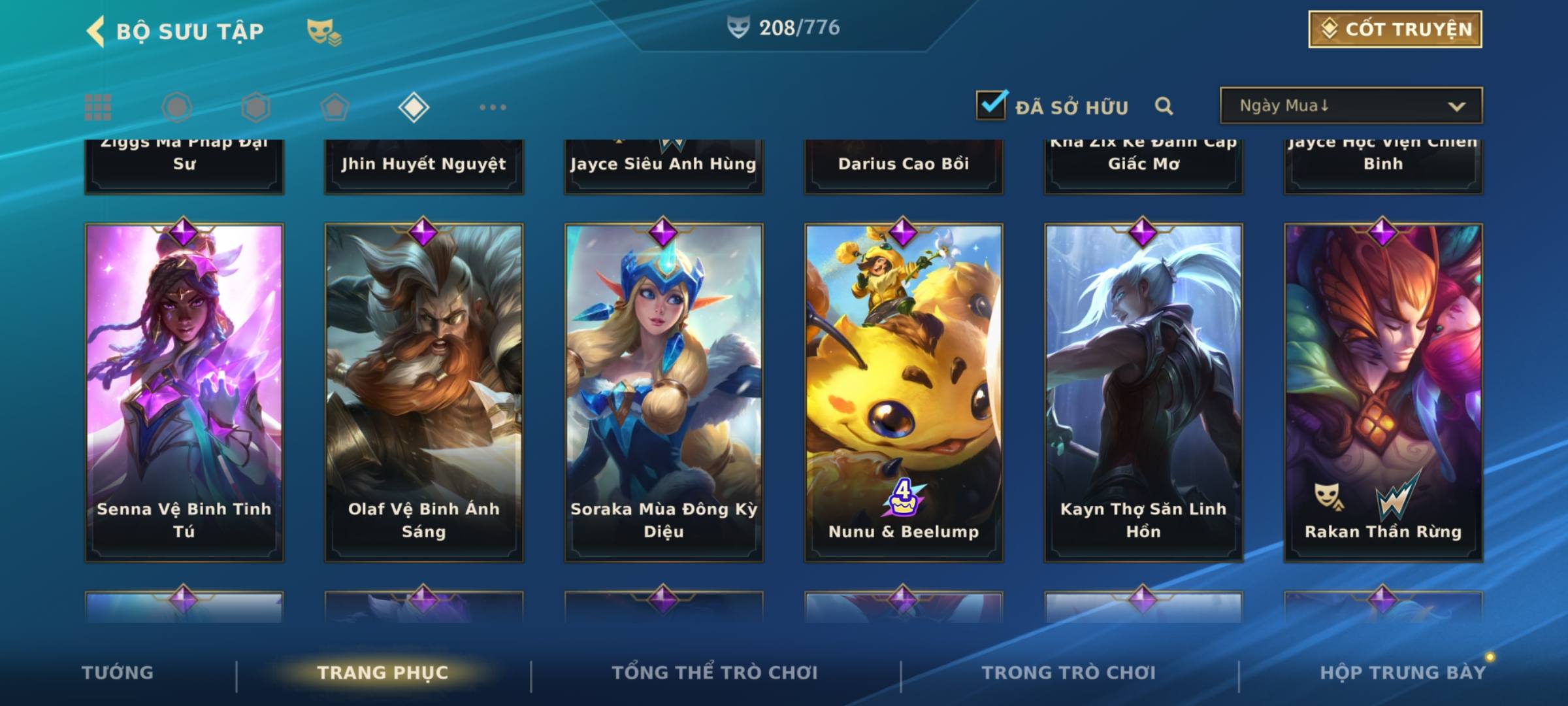The height and width of the screenshot is (706, 1568).
Task: Open the Cốt Truyện button
Action: click(1394, 29)
